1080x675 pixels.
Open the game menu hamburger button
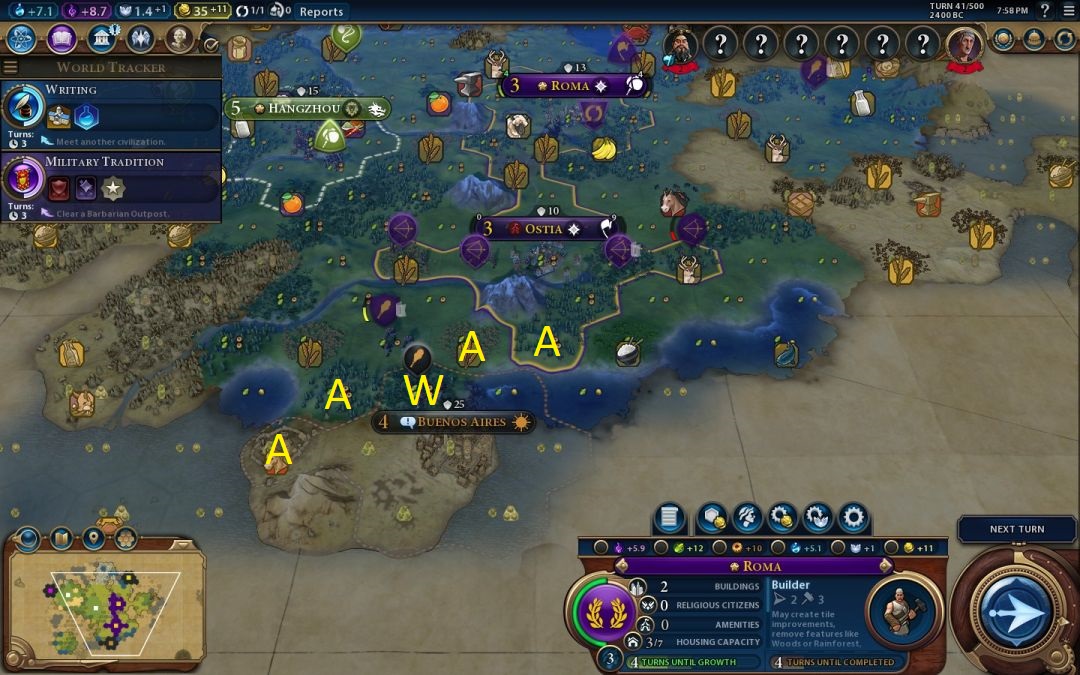click(x=1068, y=11)
